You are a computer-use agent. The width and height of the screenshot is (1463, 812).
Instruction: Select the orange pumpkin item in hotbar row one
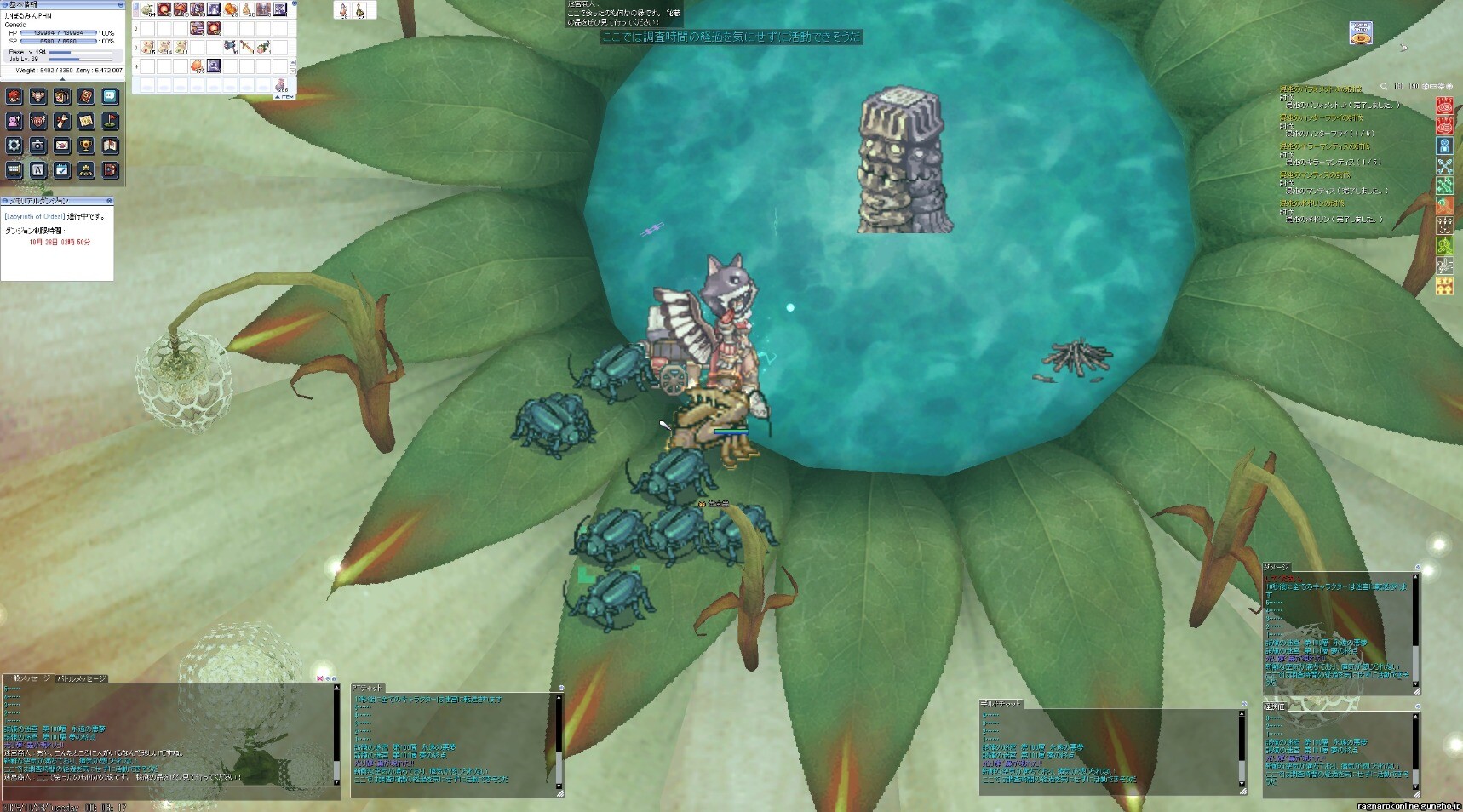231,9
